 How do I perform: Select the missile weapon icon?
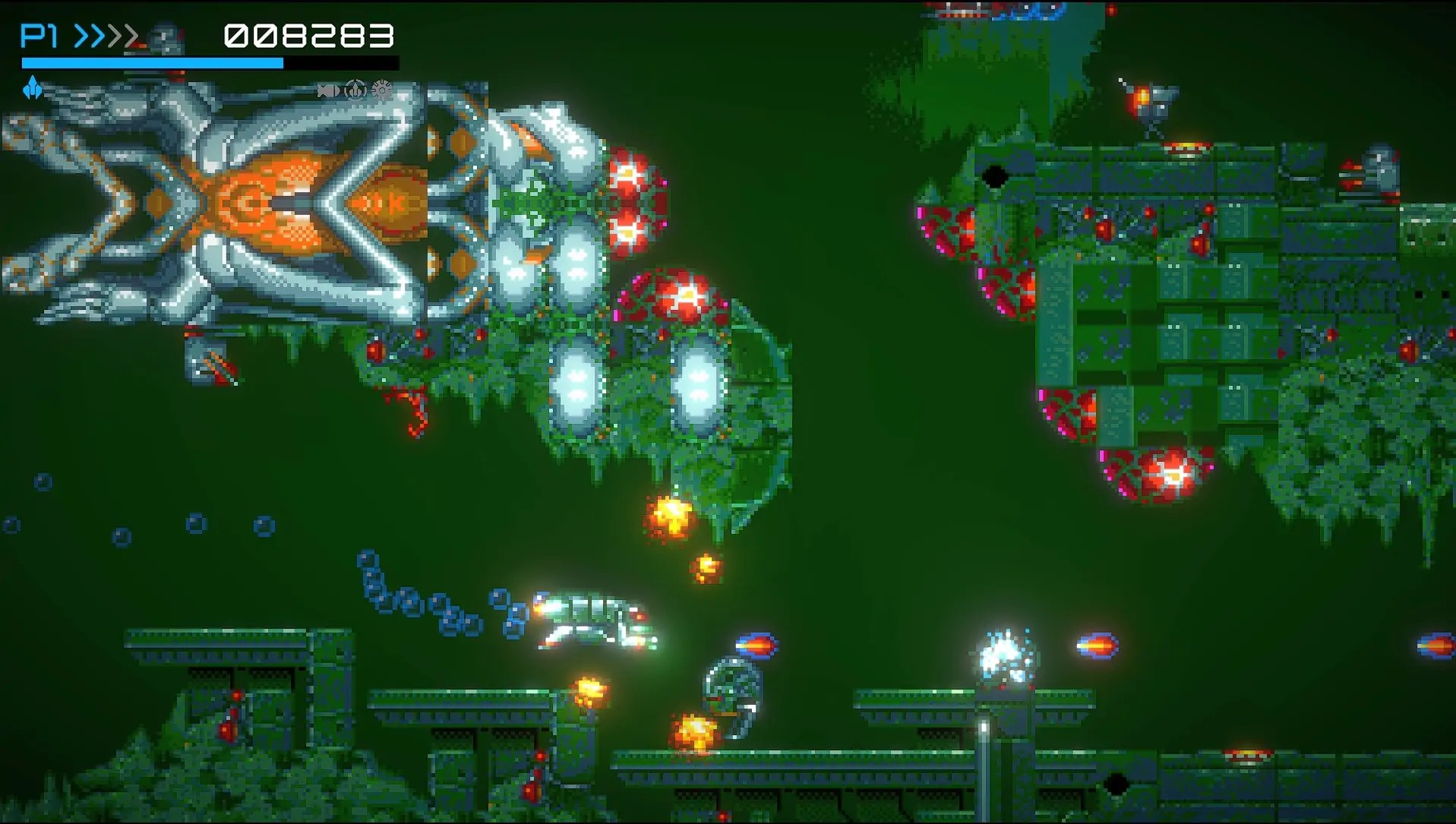pos(328,91)
